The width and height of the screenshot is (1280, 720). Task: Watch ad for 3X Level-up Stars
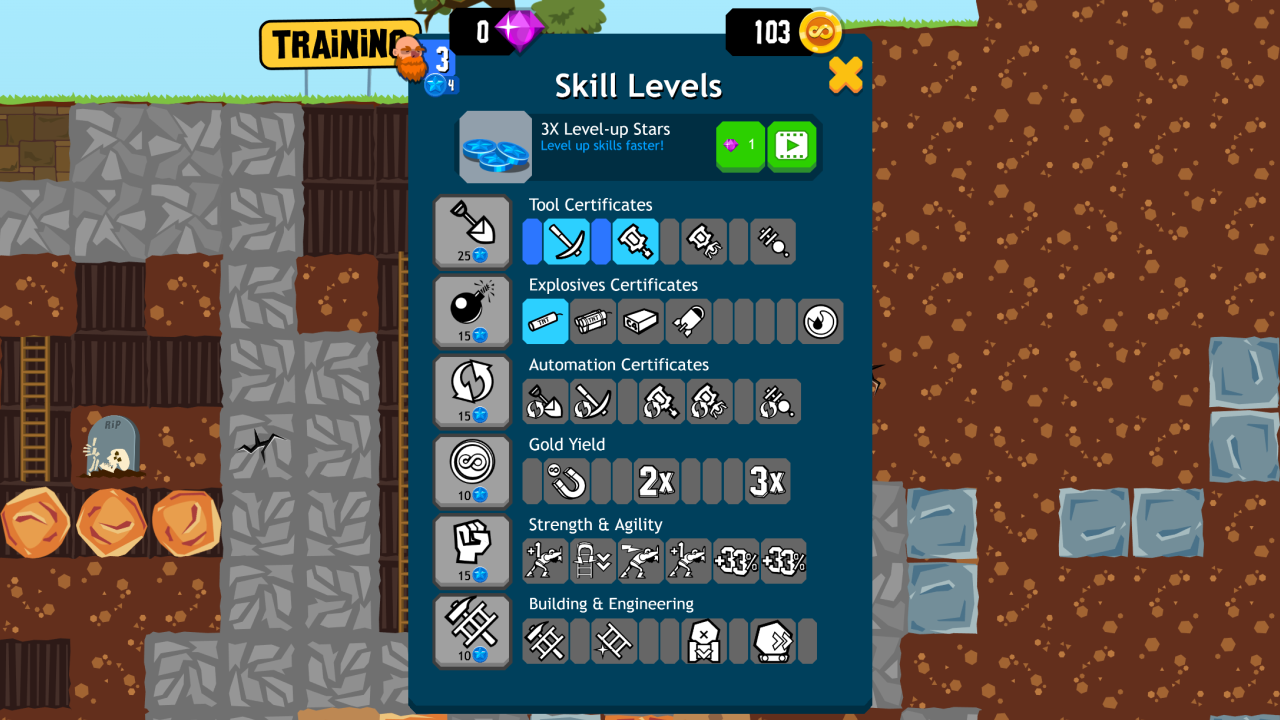[791, 146]
